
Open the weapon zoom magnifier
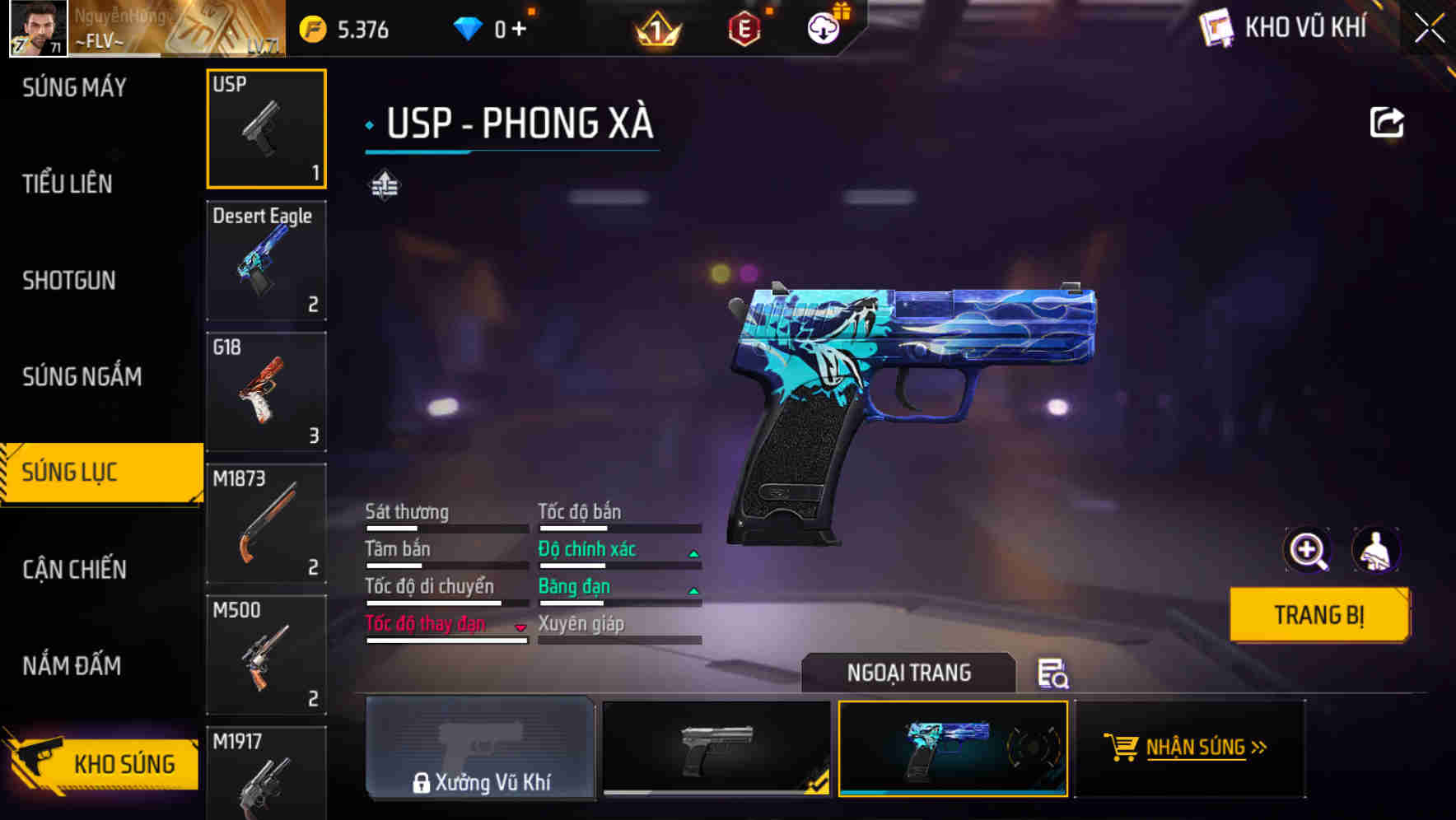pyautogui.click(x=1306, y=549)
